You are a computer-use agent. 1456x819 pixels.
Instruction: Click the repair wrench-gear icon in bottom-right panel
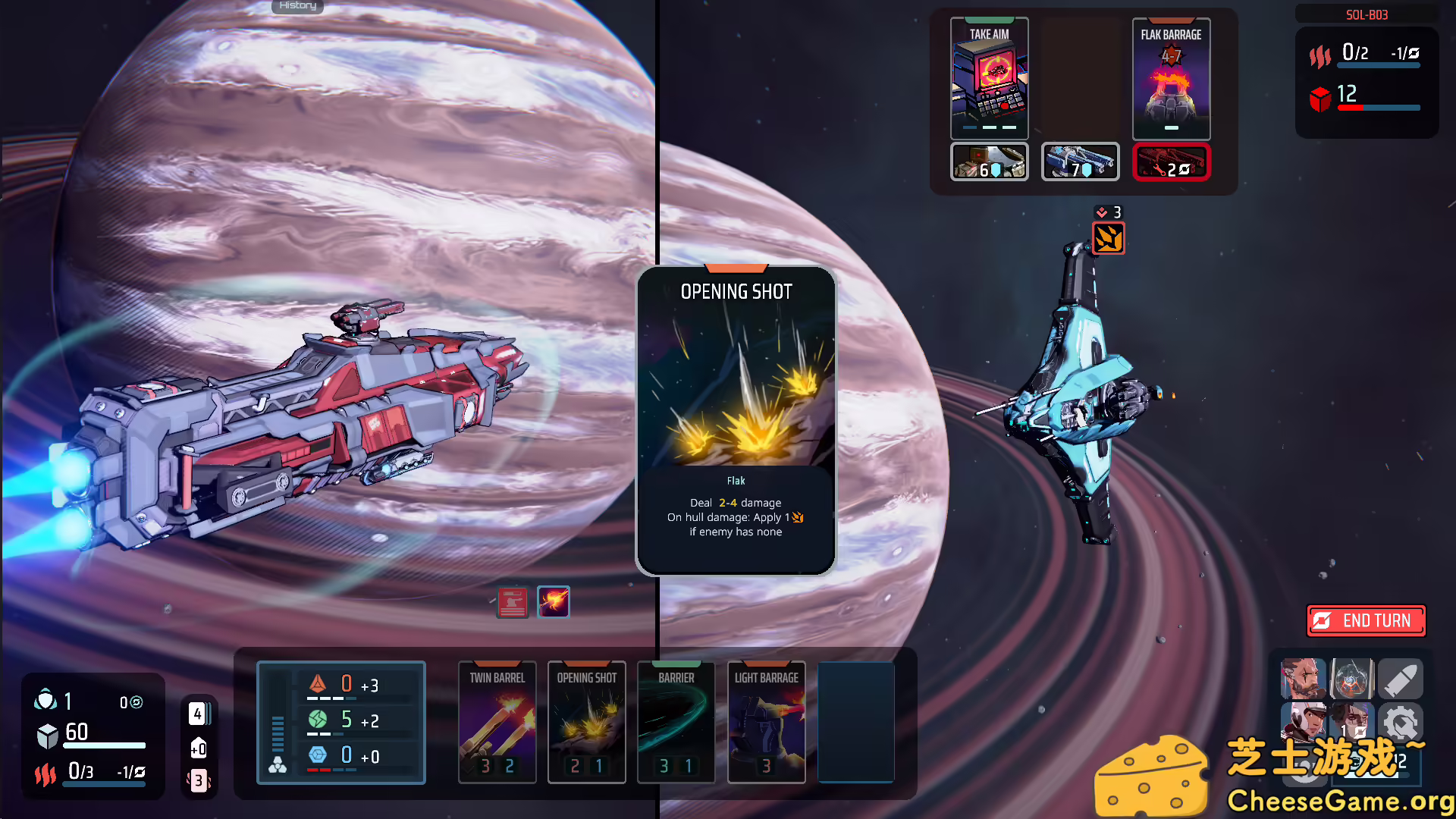1401,722
